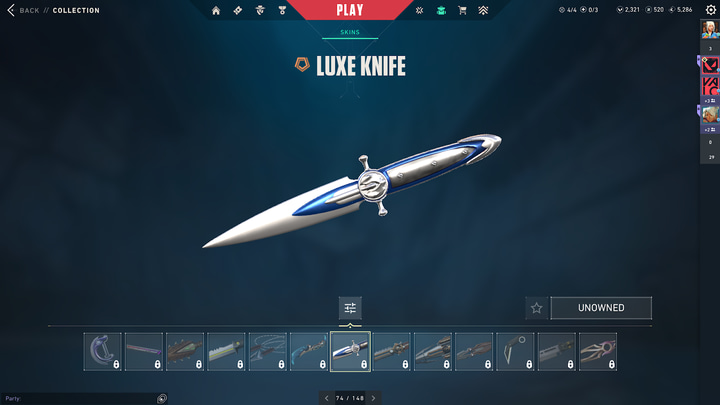Open the settings gear icon
This screenshot has width=720, height=405.
tap(711, 10)
